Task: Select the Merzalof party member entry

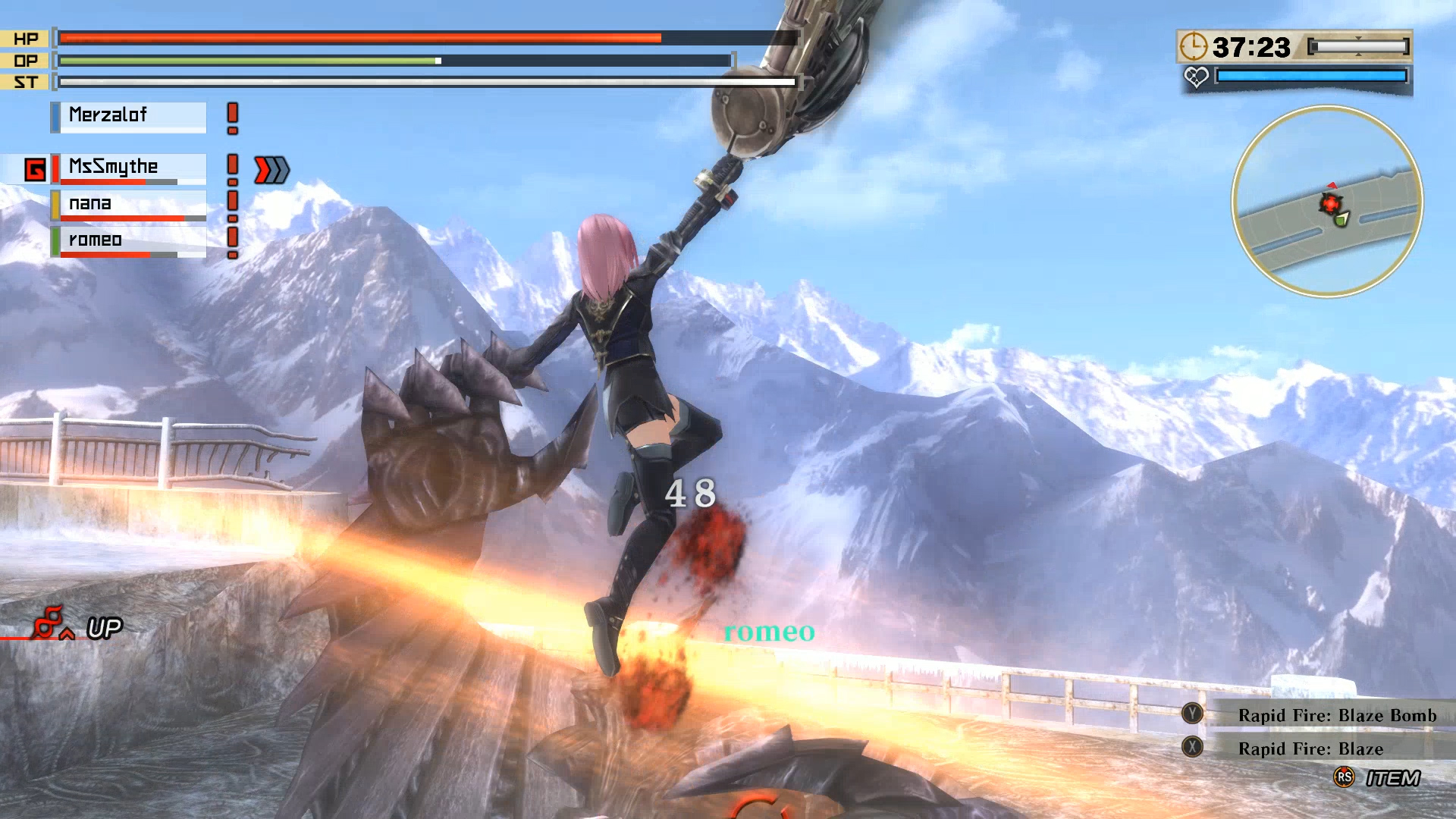Action: click(129, 116)
